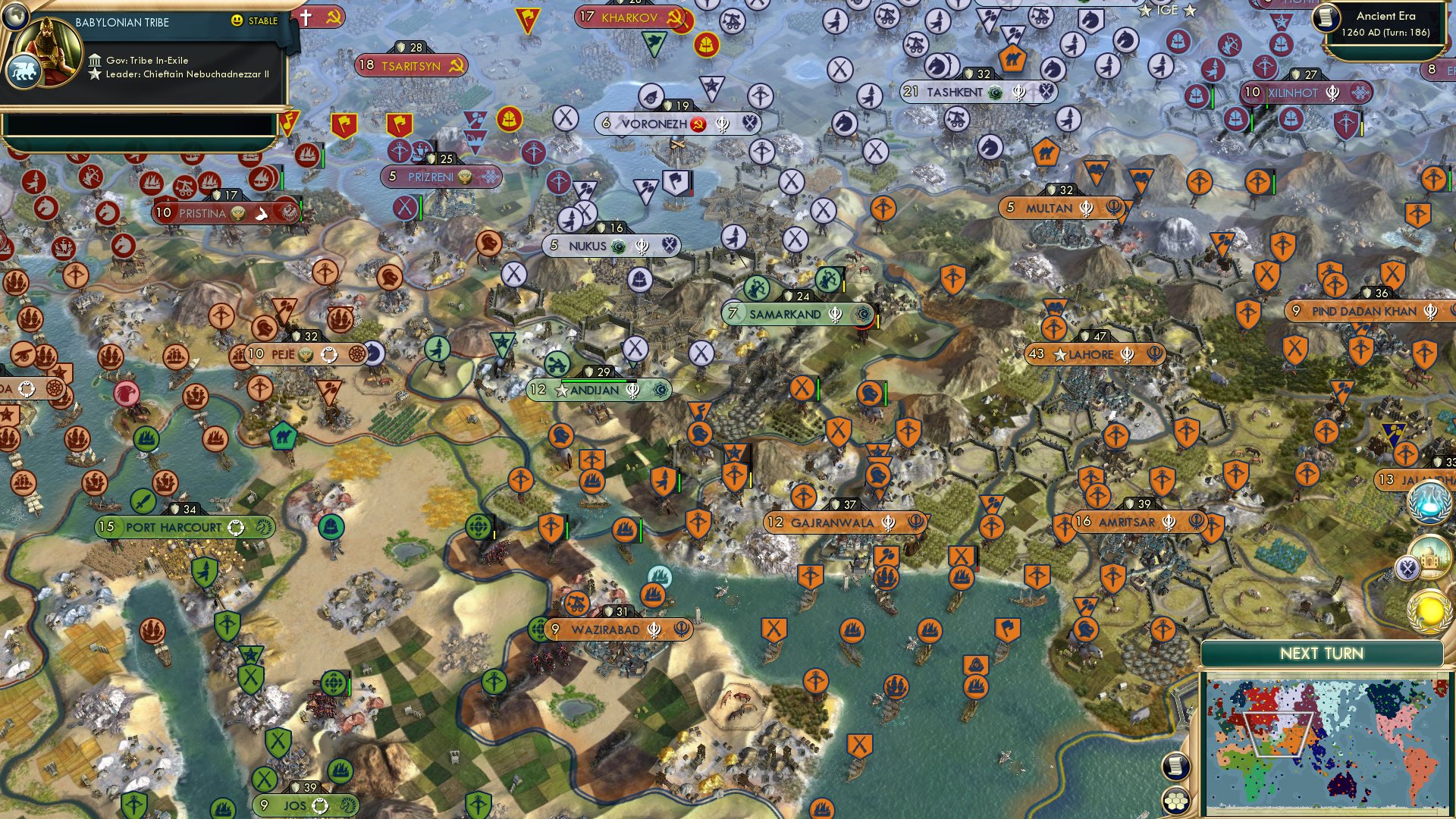Click the IGE label at the top
This screenshot has width=1456, height=819.
pyautogui.click(x=1168, y=10)
